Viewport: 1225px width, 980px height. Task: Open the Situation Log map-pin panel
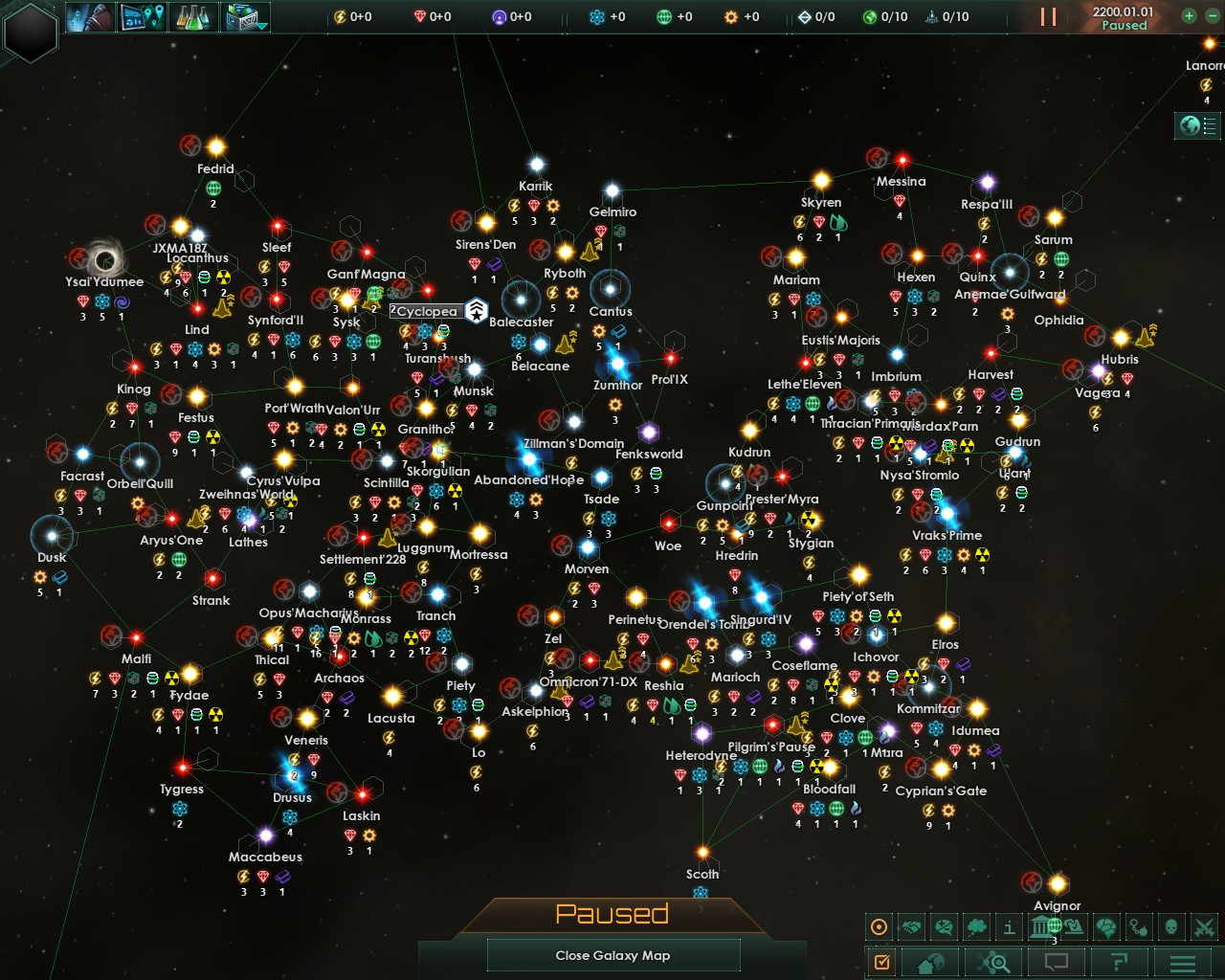143,17
